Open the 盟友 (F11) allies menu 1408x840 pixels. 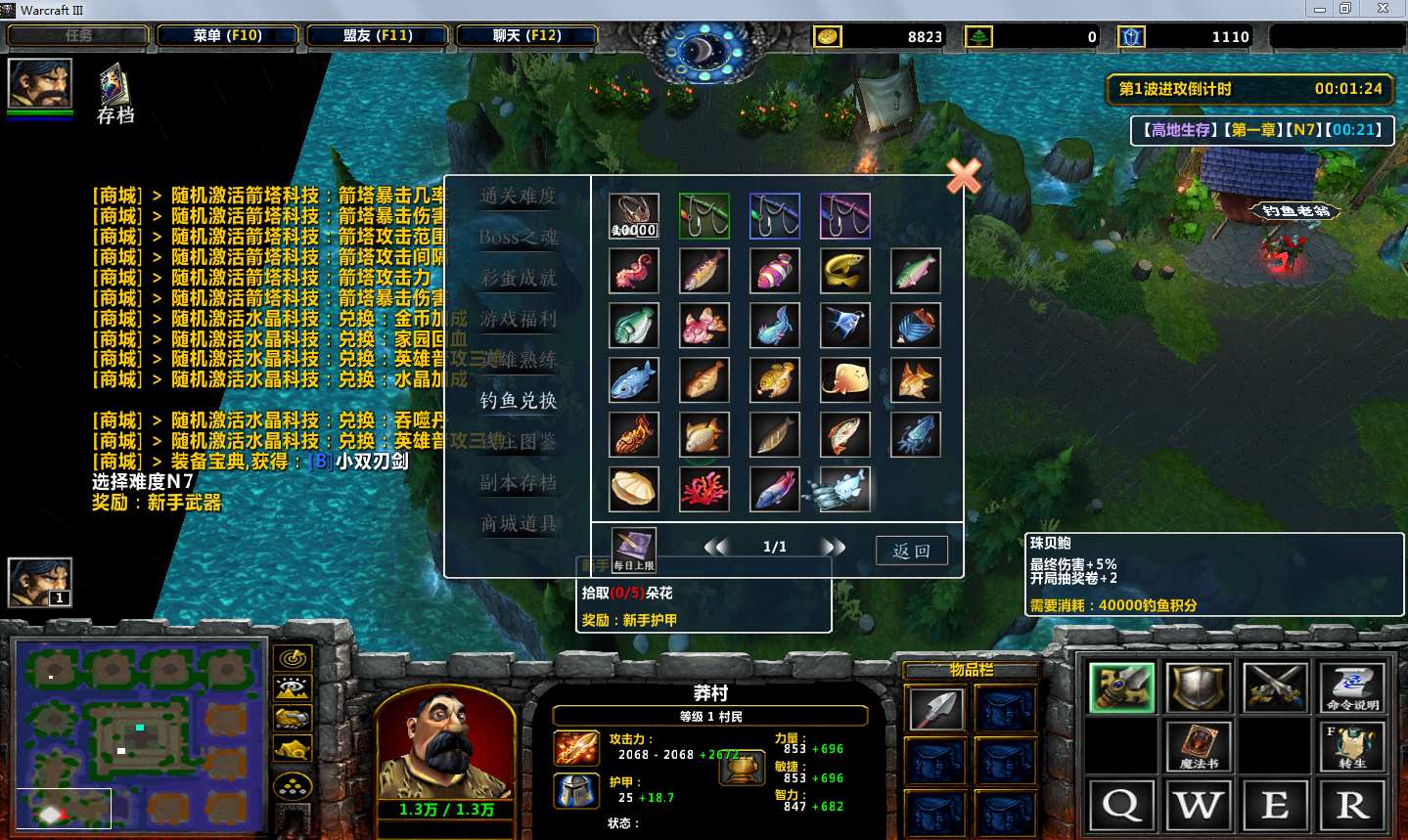pyautogui.click(x=378, y=36)
